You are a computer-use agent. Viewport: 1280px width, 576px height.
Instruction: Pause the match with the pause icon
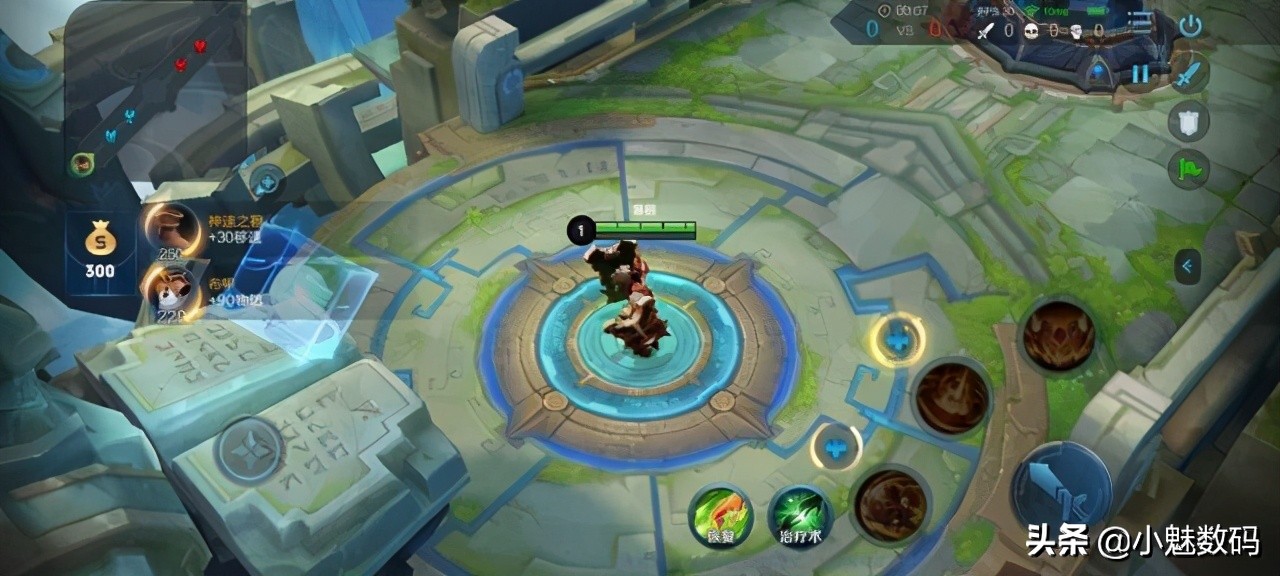tap(1140, 73)
